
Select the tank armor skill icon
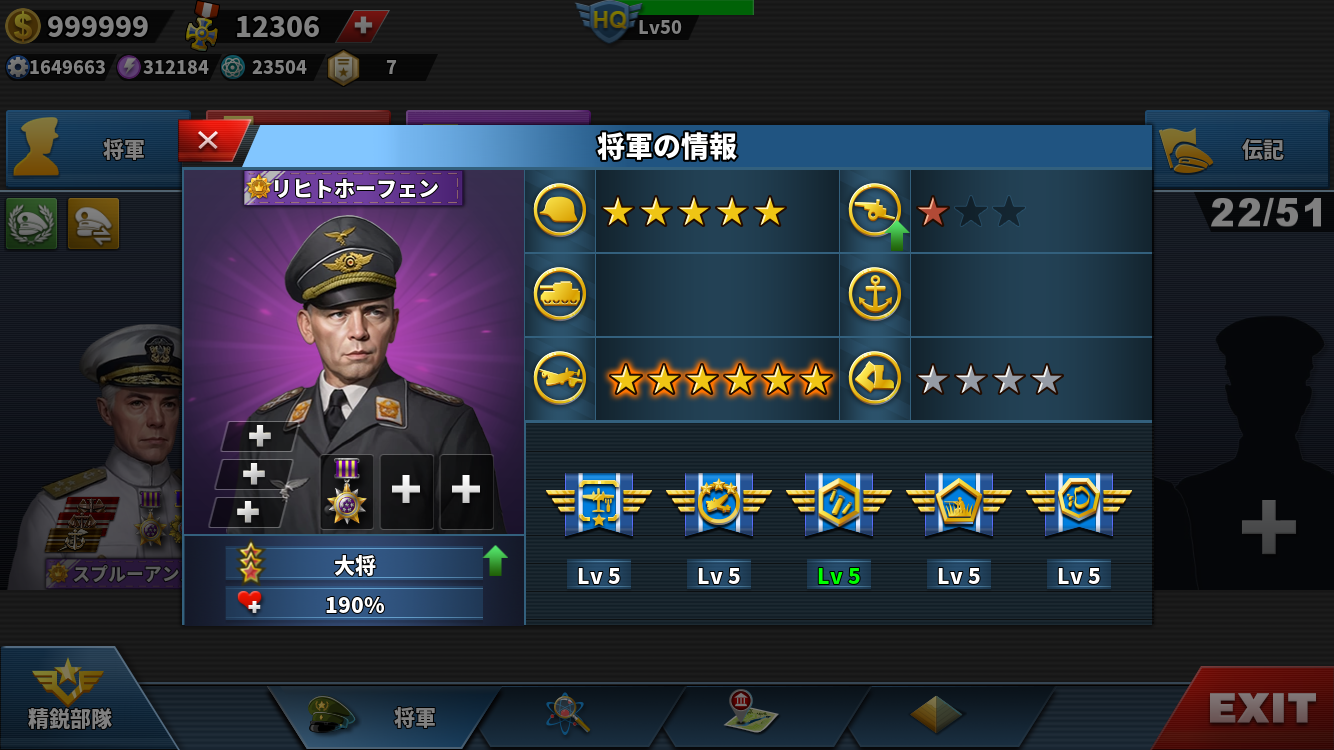click(x=560, y=295)
